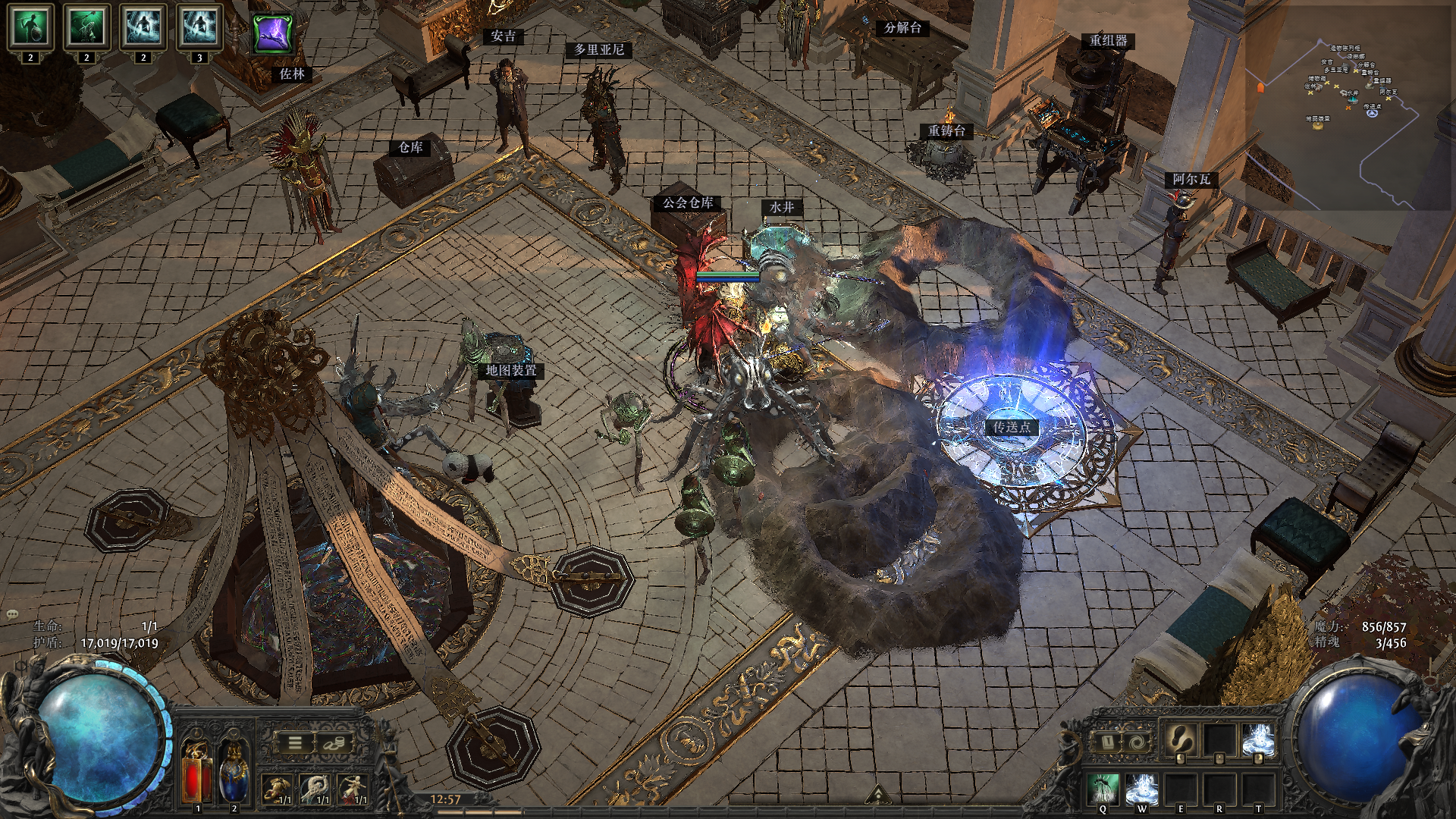Open the 仓库 stash label

pos(410,147)
